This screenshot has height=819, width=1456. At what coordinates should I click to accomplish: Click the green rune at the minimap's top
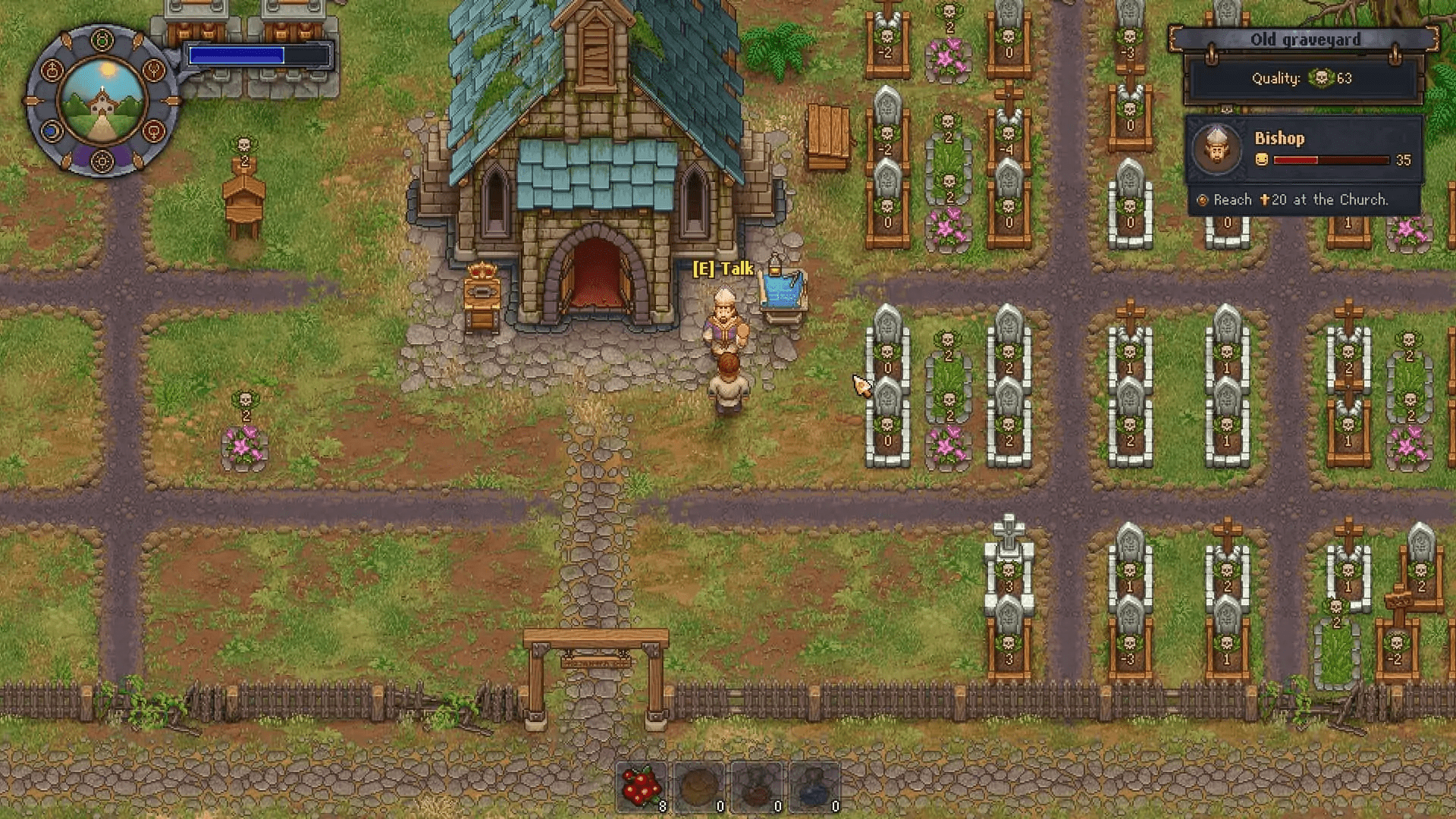[x=101, y=38]
